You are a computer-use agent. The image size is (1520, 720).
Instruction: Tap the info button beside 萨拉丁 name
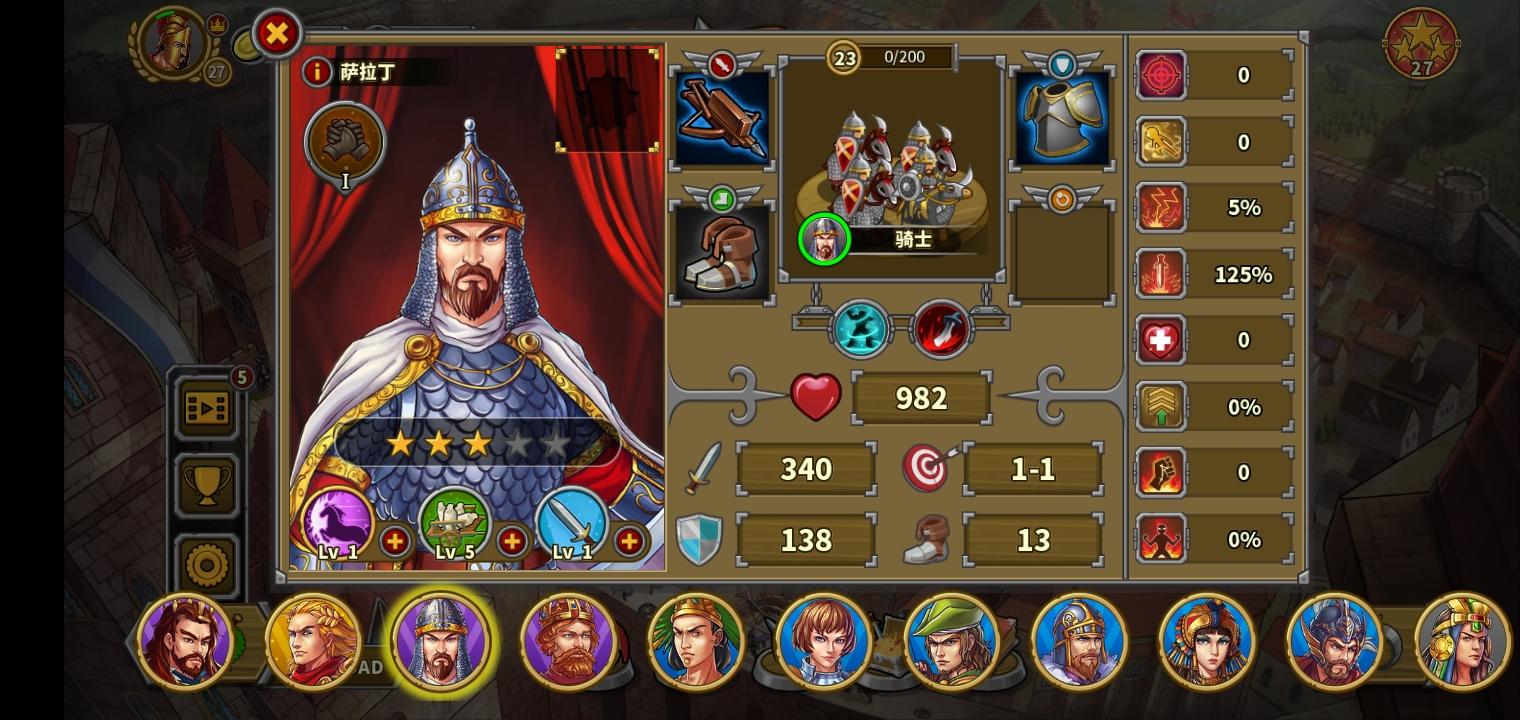[x=318, y=72]
